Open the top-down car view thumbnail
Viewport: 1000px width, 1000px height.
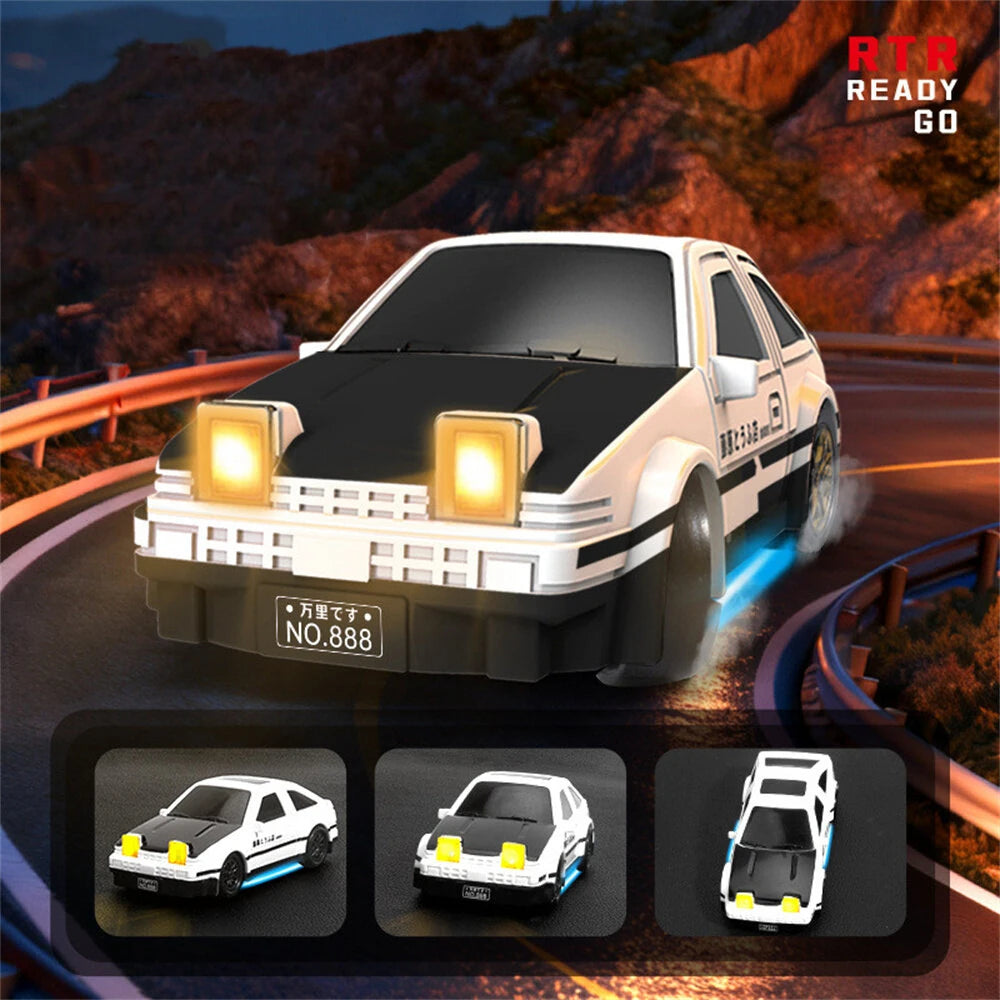[780, 842]
